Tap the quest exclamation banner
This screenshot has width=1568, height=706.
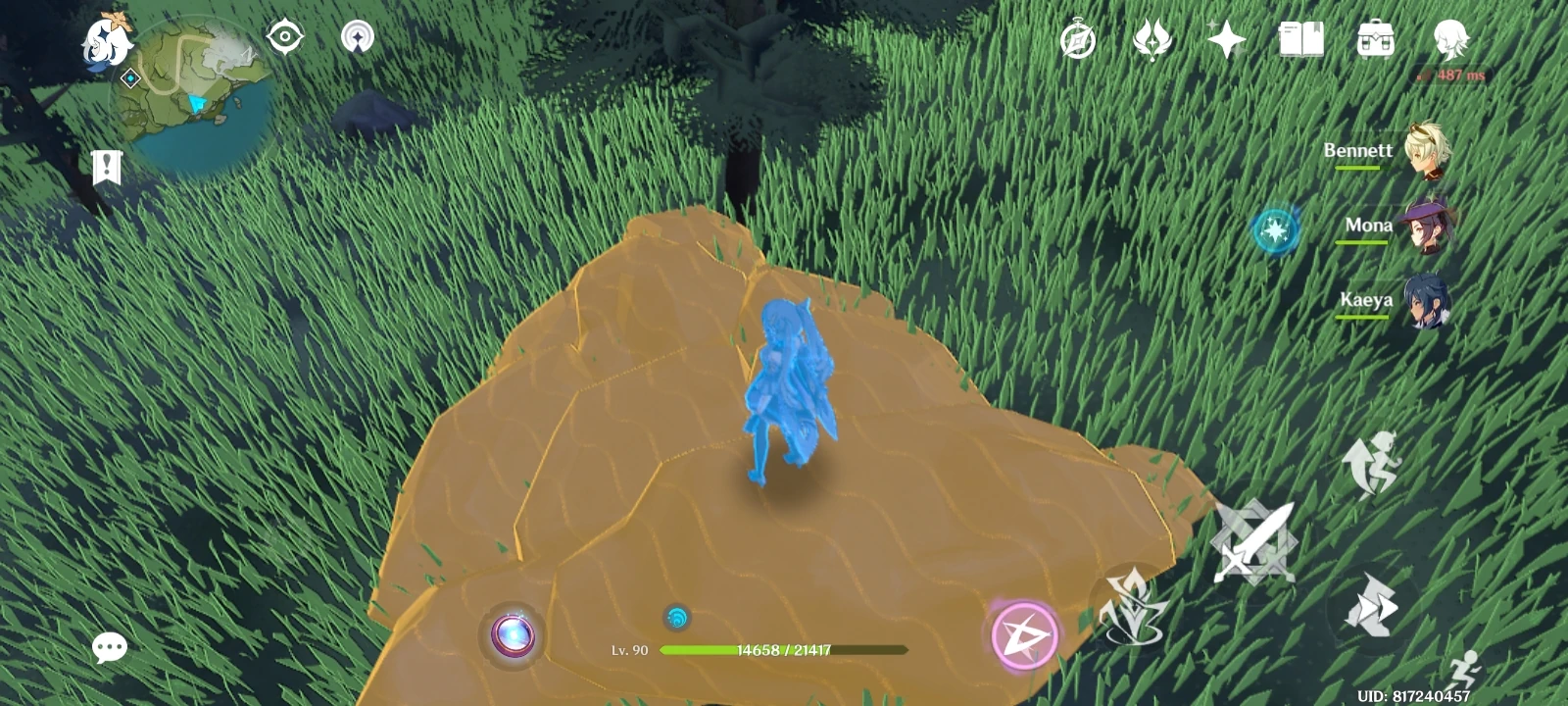105,167
